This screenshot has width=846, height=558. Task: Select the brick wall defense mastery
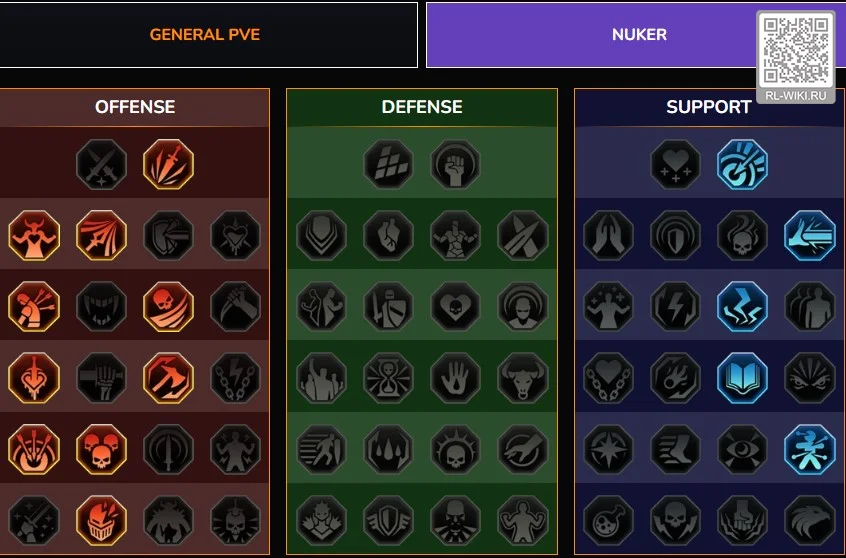pos(389,164)
